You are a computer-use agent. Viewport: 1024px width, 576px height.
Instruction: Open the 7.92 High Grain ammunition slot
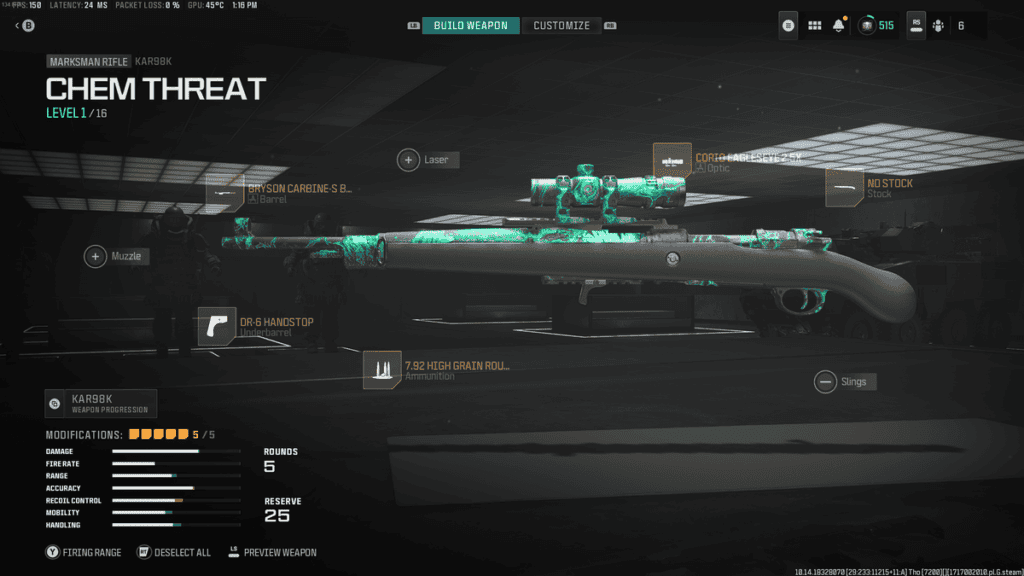click(382, 370)
